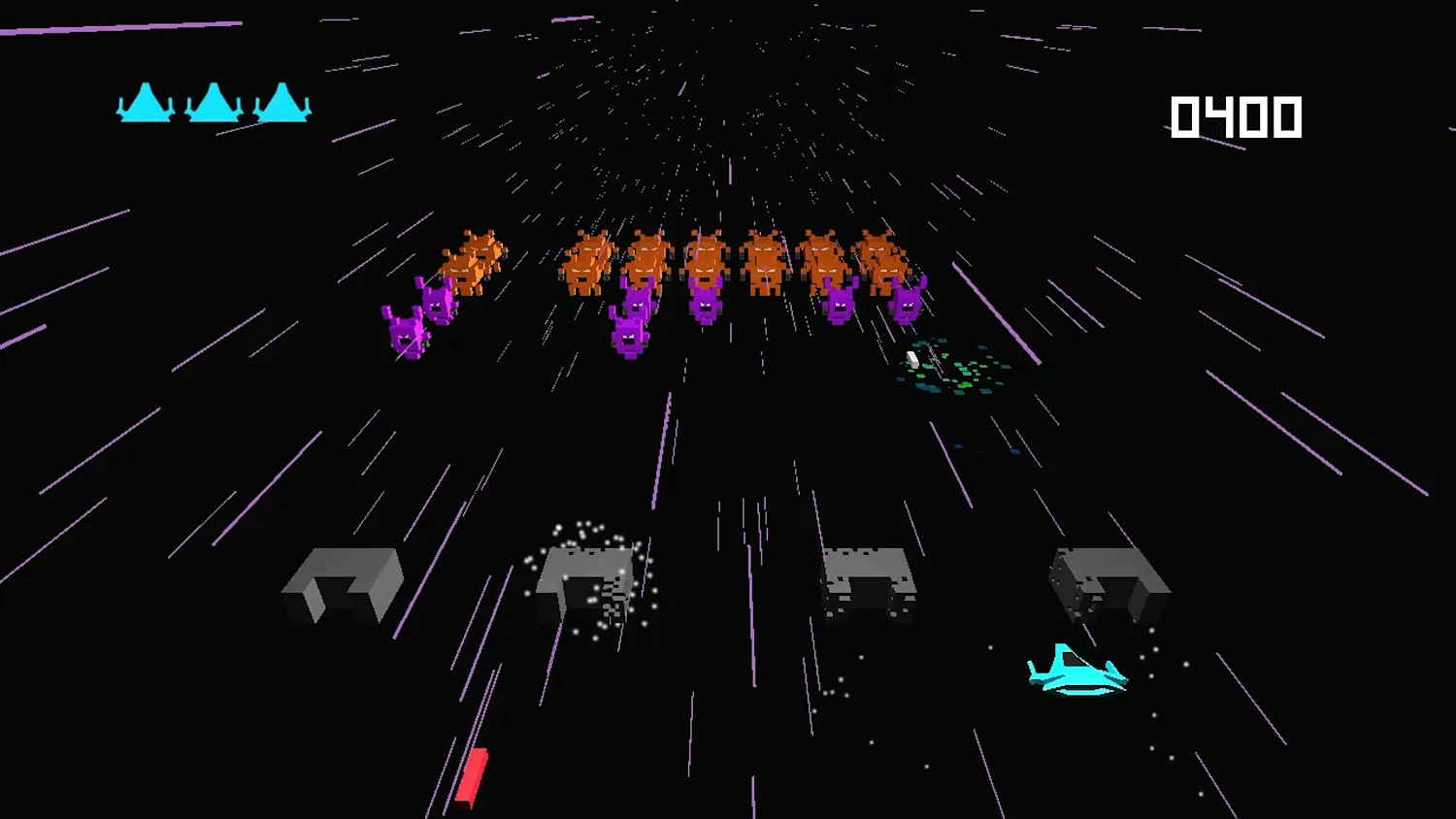Click the white projectile above the green explosion
1456x819 pixels.
(x=910, y=359)
